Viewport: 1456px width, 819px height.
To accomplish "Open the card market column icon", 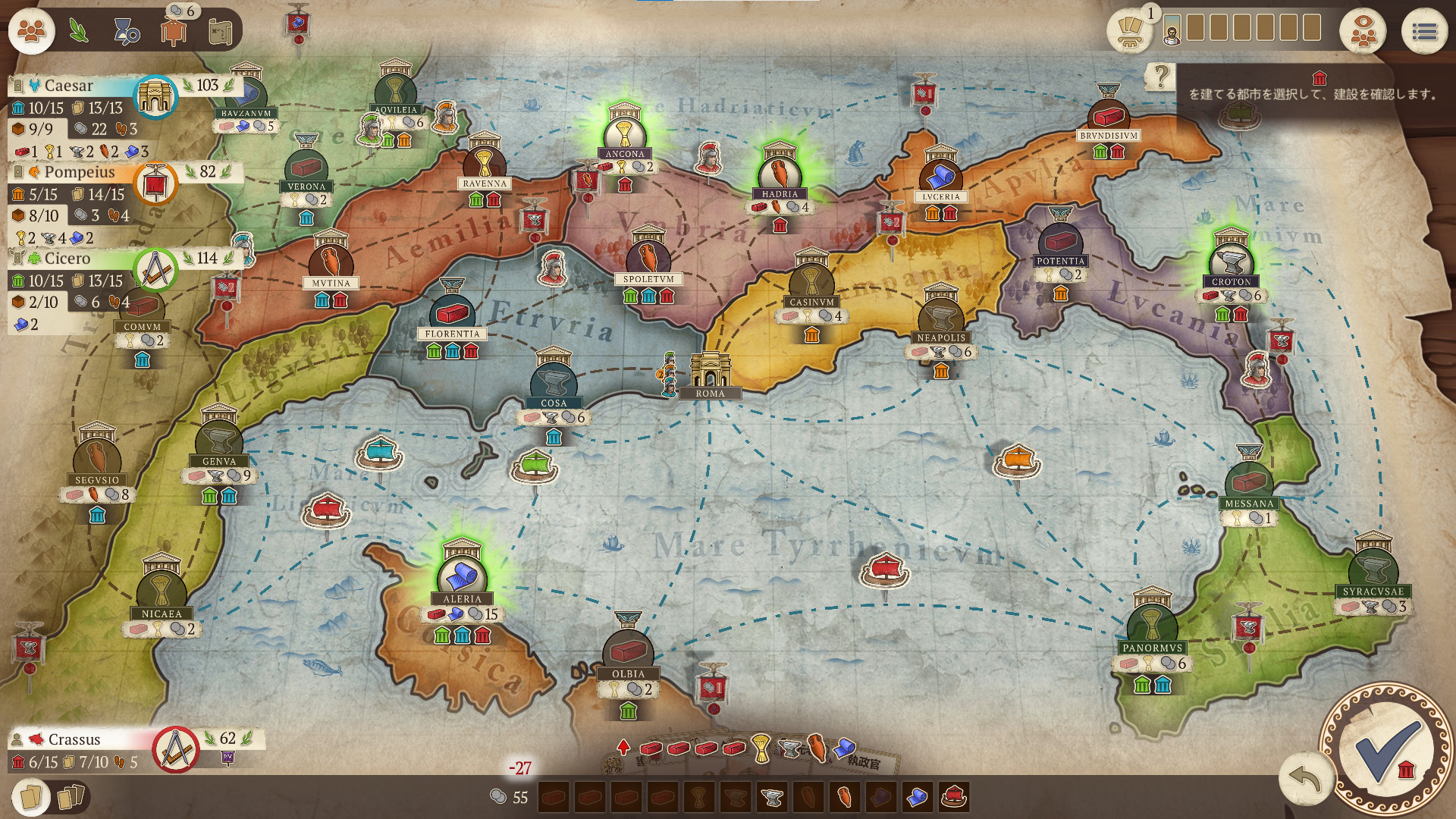I will click(1129, 32).
